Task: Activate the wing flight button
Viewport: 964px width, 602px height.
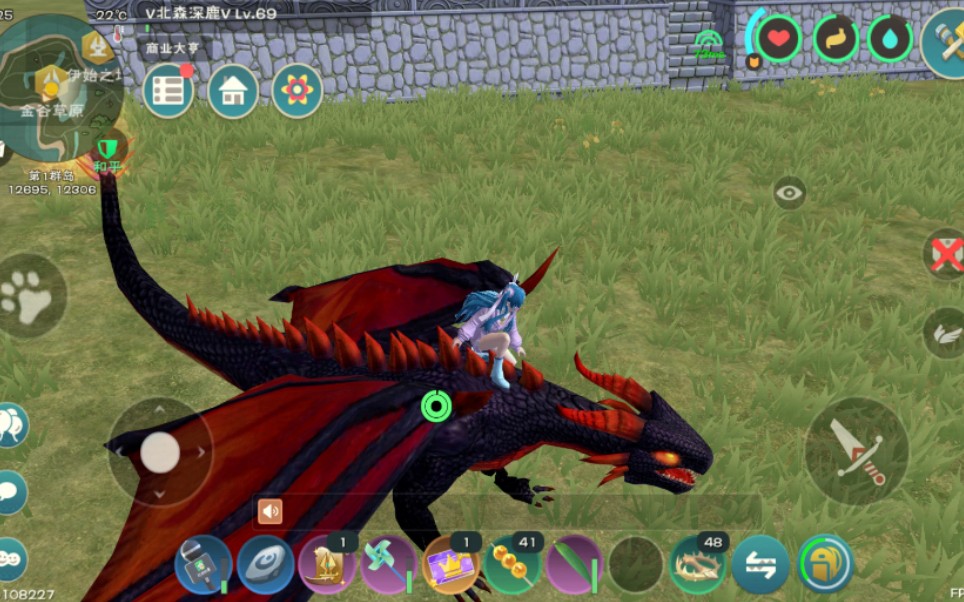Action: pos(945,330)
